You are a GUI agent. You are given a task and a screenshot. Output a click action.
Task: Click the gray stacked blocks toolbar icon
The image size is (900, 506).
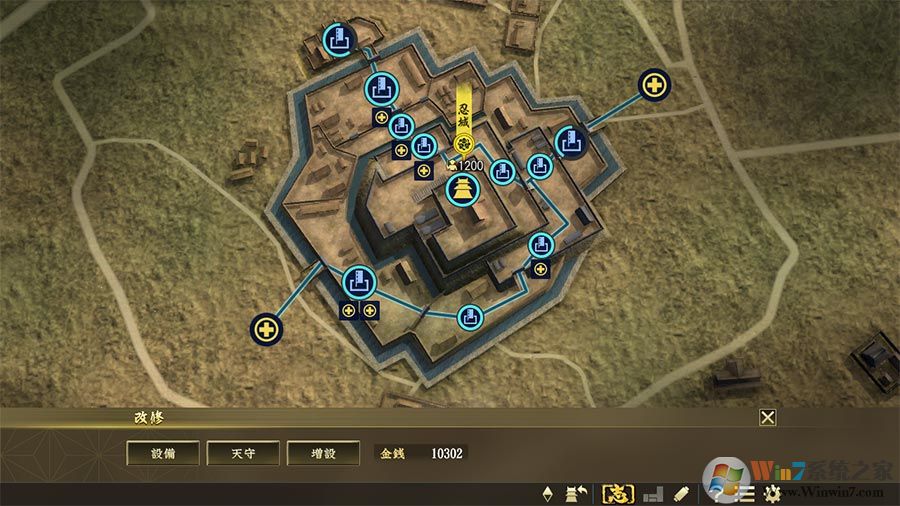(x=653, y=493)
